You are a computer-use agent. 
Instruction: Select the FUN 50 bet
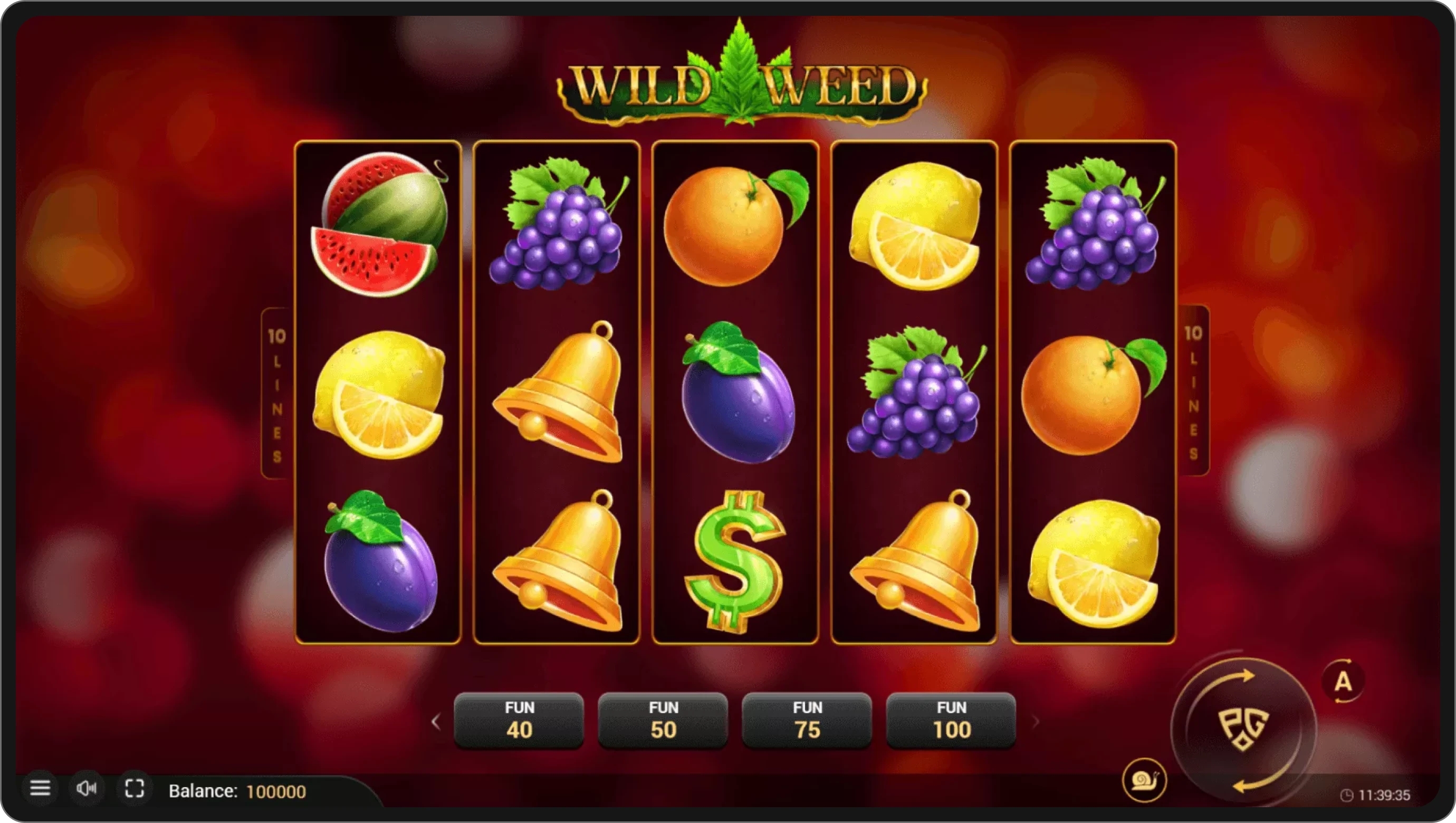663,719
